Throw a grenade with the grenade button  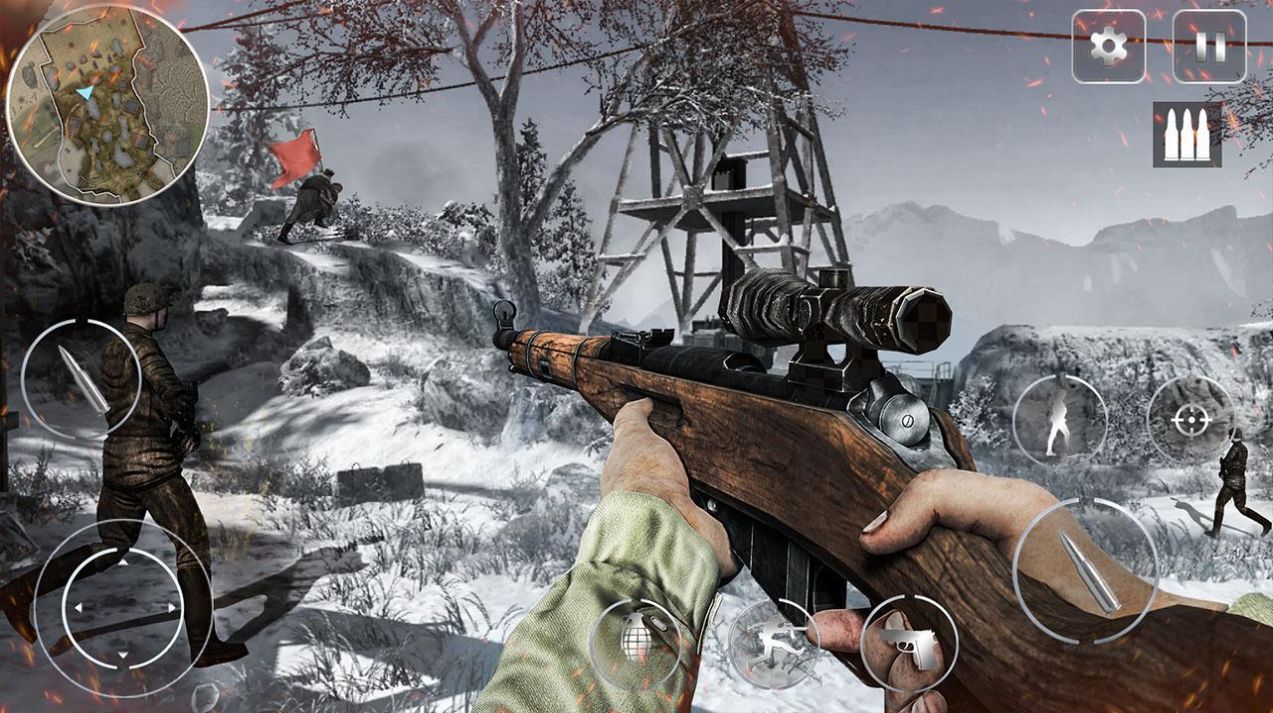tap(636, 643)
